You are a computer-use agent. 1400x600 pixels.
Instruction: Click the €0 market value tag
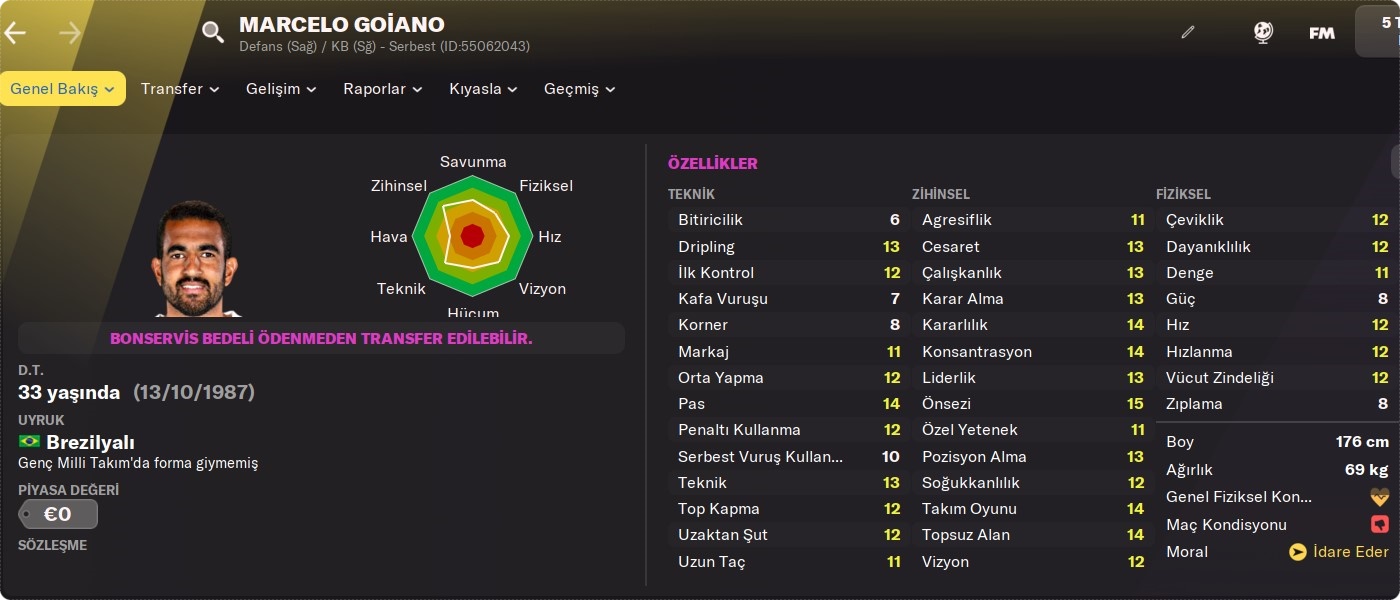click(58, 514)
